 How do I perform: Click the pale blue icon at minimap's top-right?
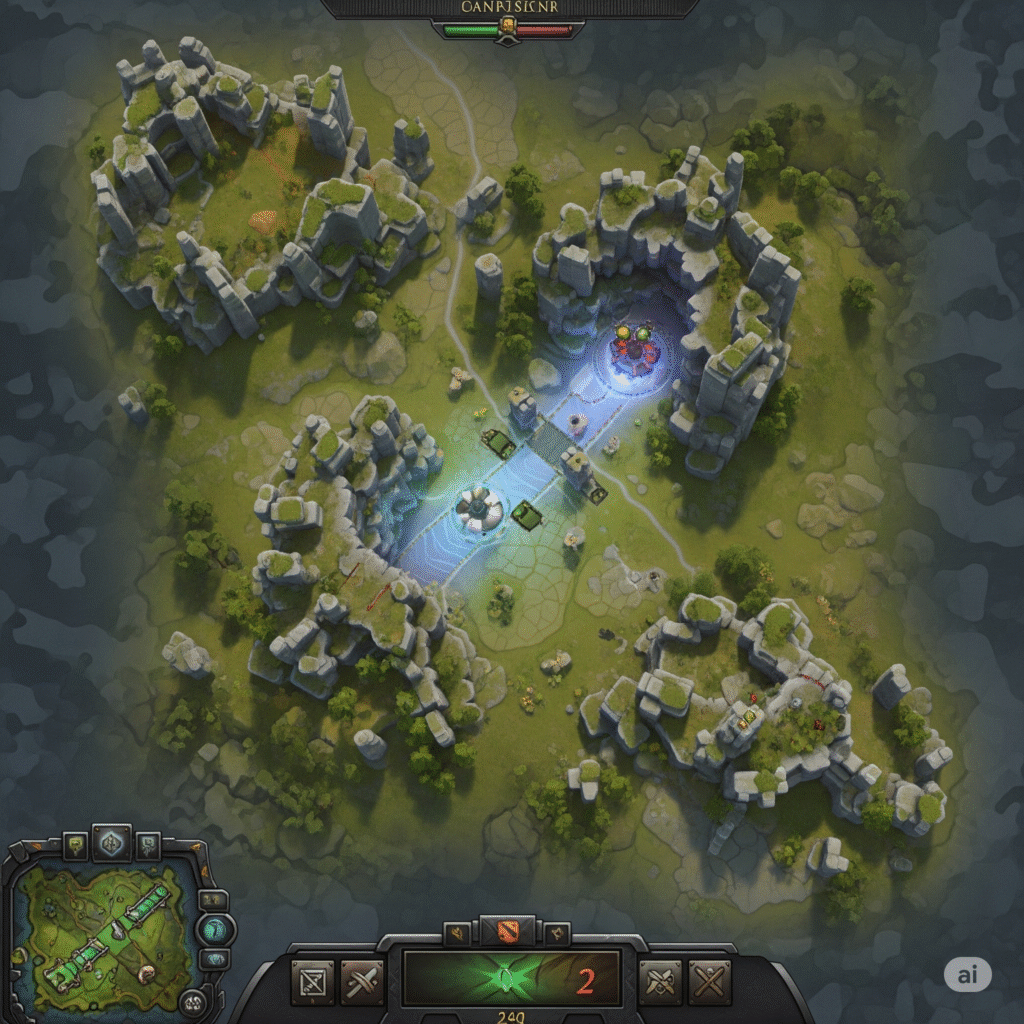pyautogui.click(x=147, y=846)
